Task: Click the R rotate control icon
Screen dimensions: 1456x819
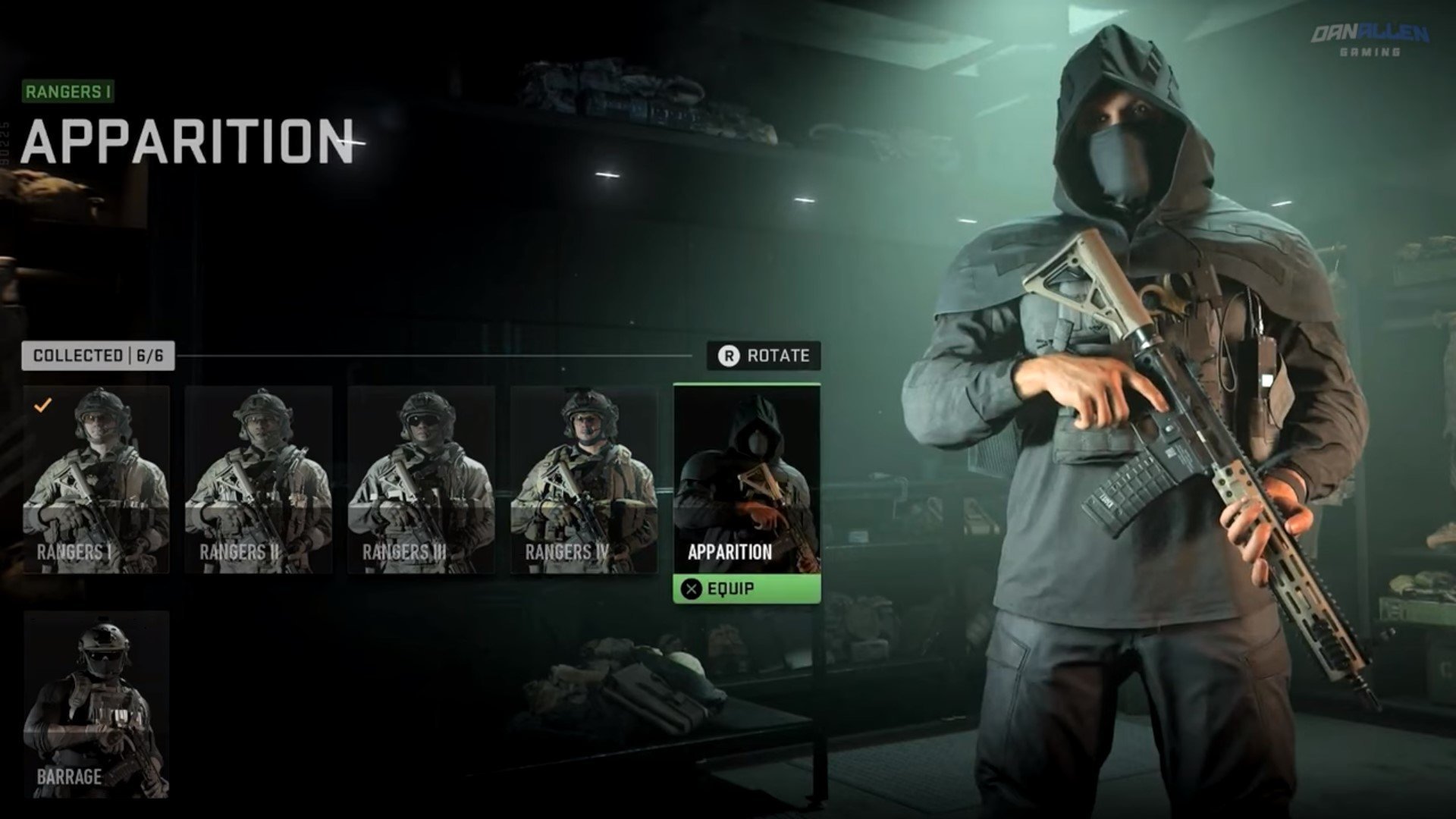Action: [728, 353]
